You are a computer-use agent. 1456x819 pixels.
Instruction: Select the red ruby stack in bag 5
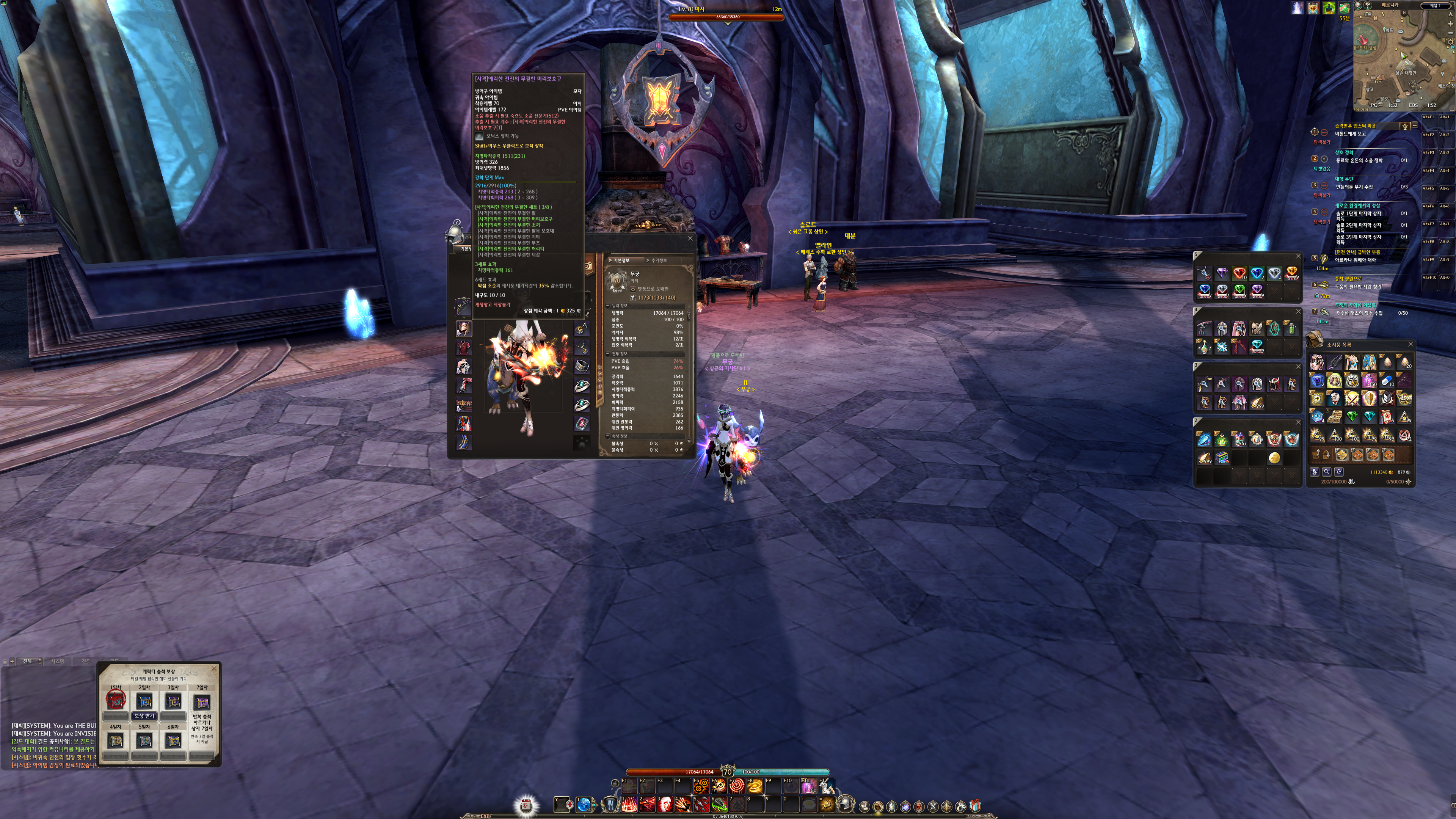(x=1239, y=273)
